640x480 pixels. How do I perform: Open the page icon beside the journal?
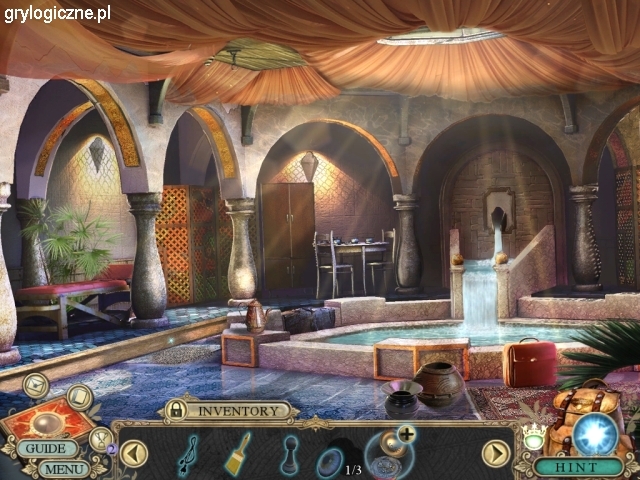[80, 398]
